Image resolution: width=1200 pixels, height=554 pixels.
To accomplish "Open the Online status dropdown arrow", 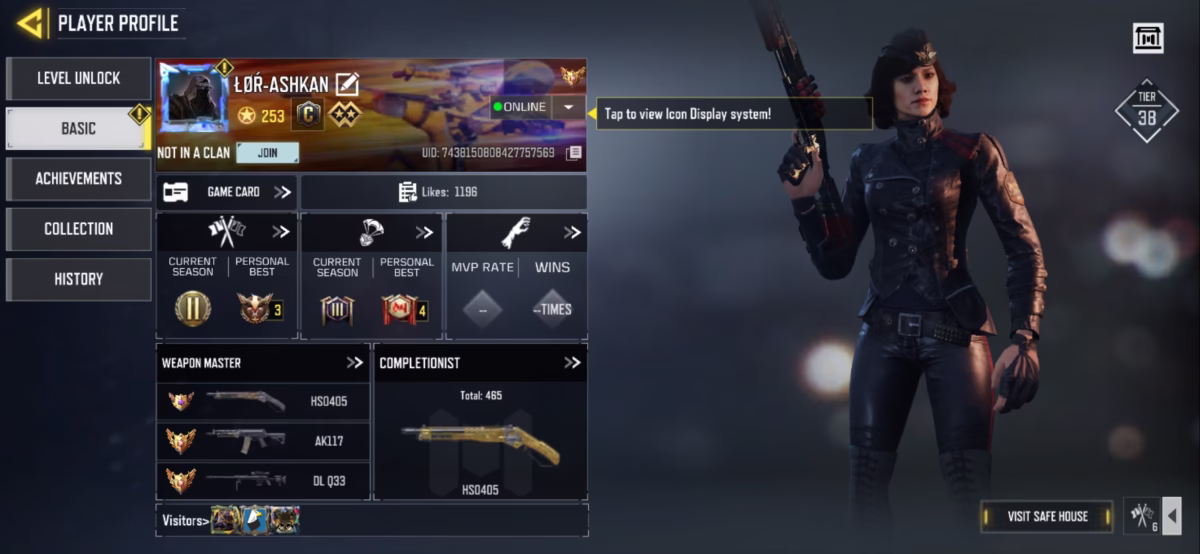I will pyautogui.click(x=568, y=107).
